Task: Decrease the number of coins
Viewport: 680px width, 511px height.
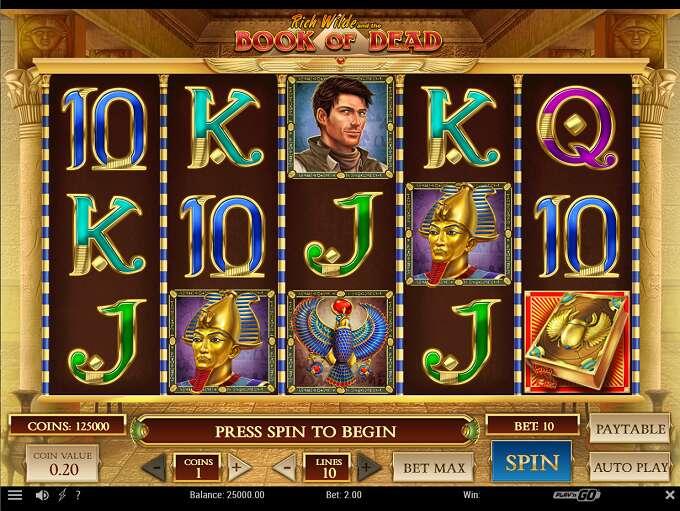Action: pyautogui.click(x=156, y=467)
